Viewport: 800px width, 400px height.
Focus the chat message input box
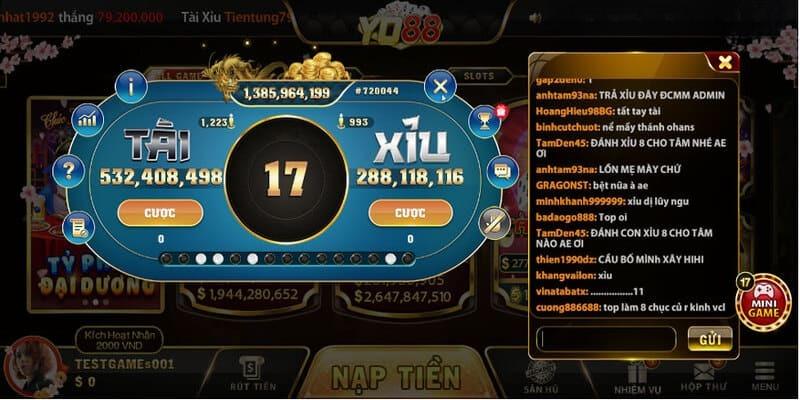(606, 339)
